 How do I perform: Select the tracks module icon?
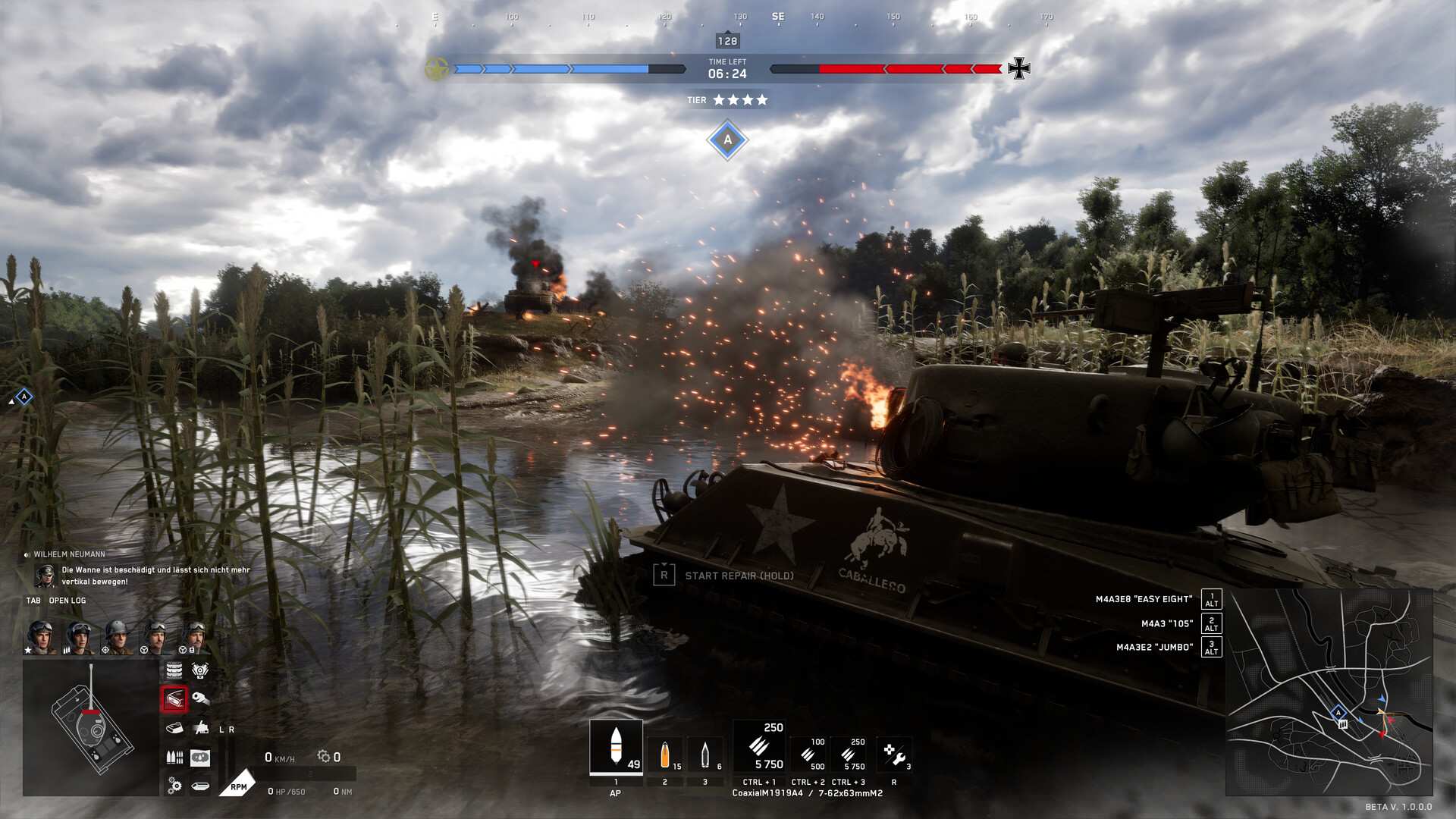pos(174,670)
